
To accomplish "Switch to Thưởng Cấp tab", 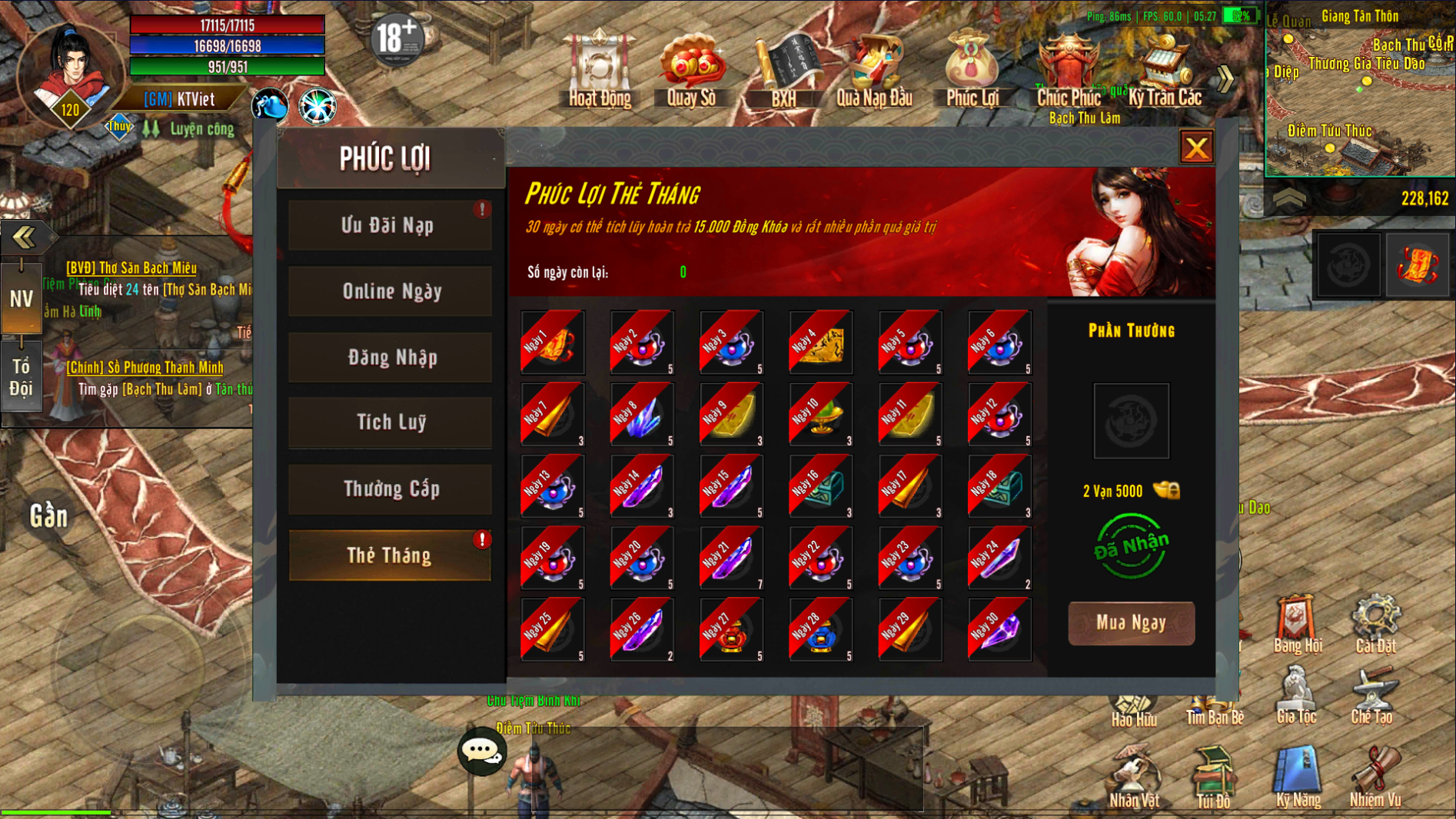I will coord(390,489).
